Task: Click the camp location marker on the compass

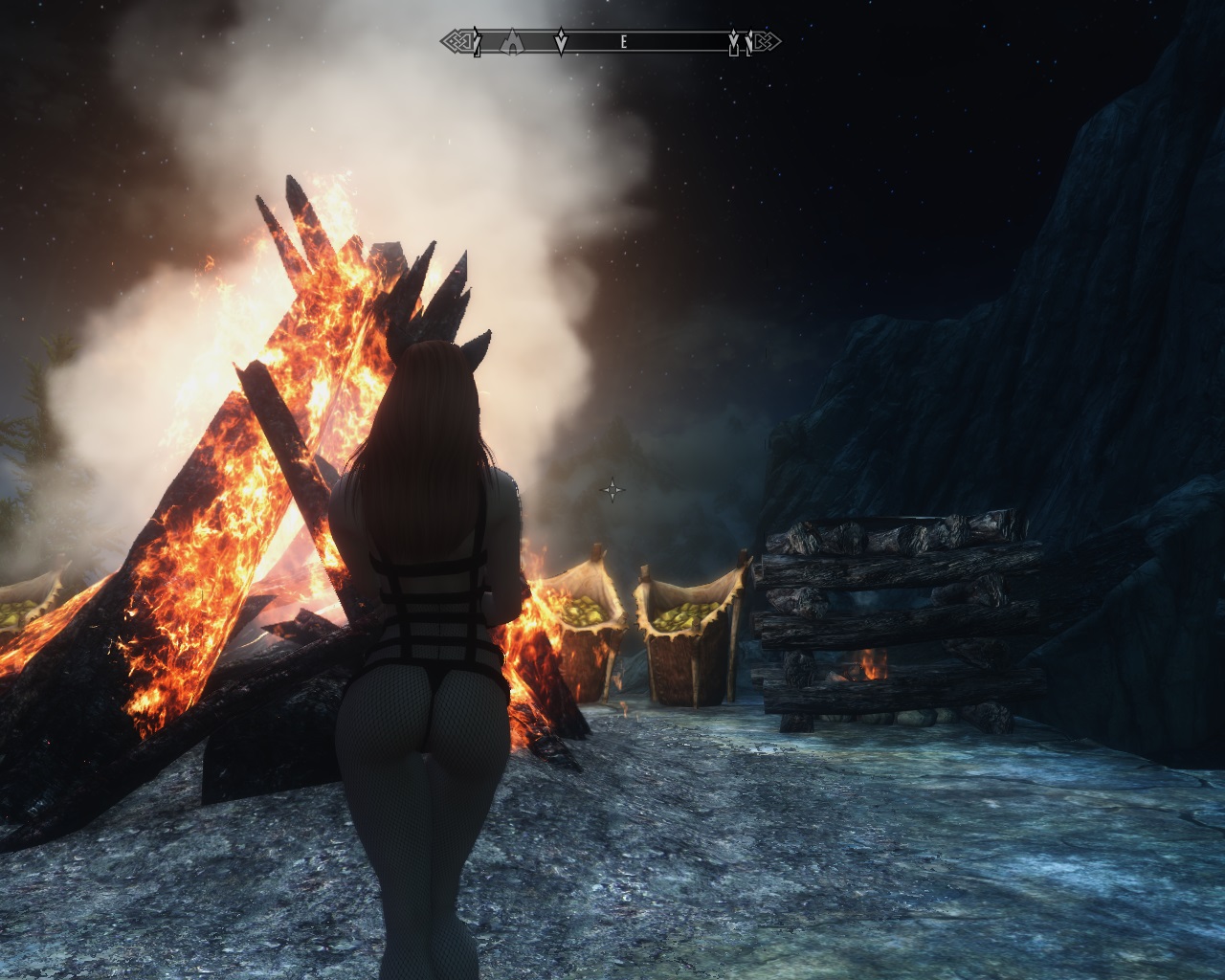Action: (x=512, y=41)
